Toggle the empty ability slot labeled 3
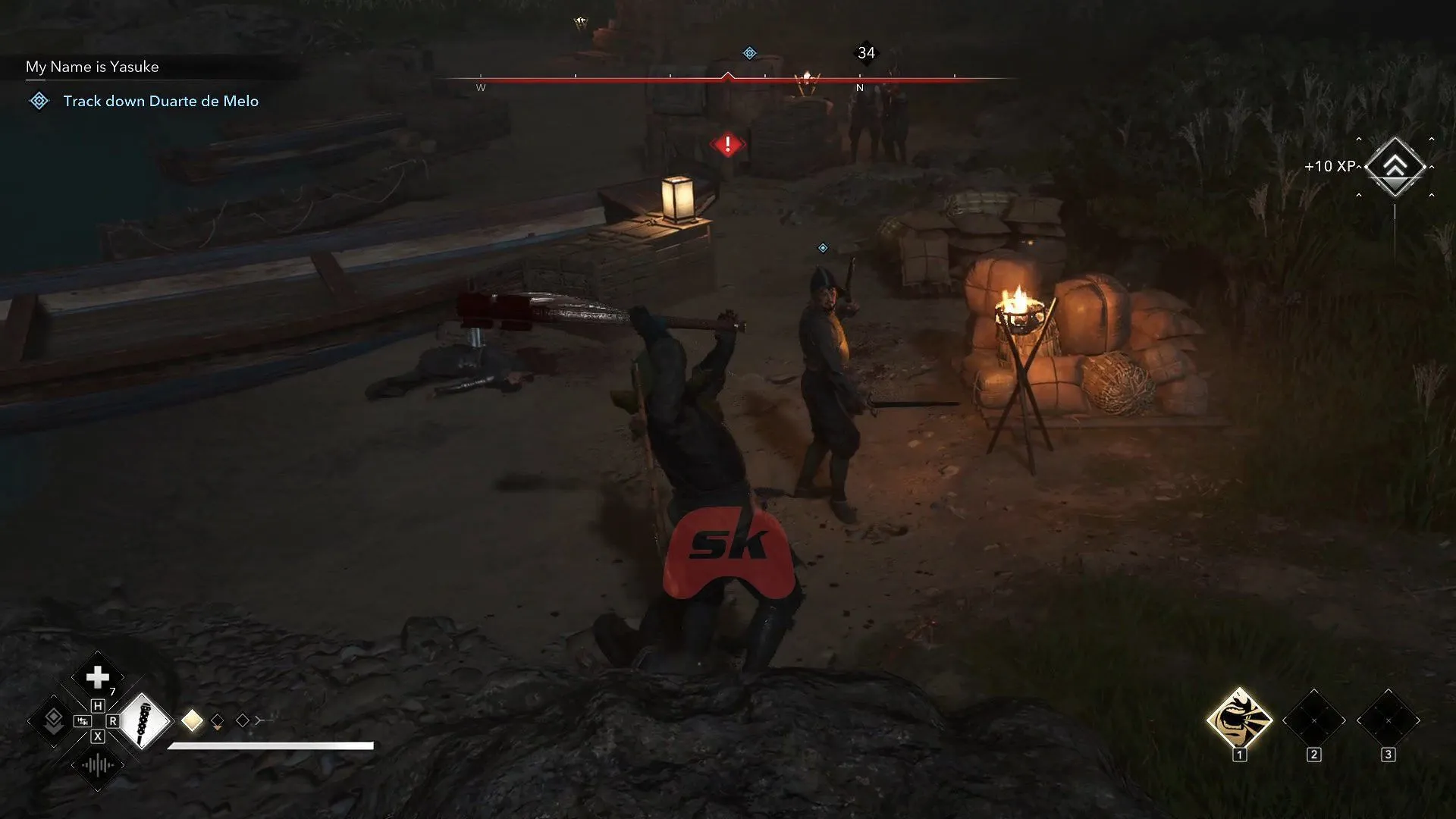This screenshot has width=1456, height=819. [1389, 721]
